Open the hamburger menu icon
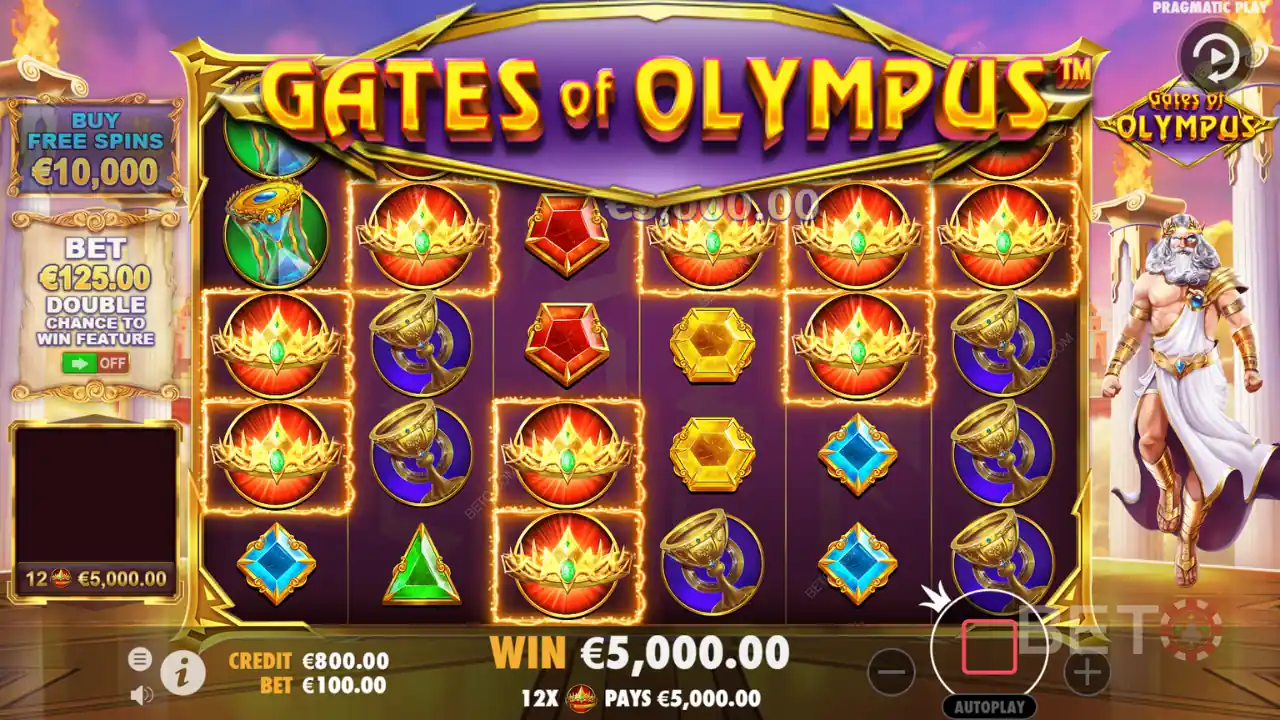This screenshot has width=1280, height=720. click(x=140, y=660)
